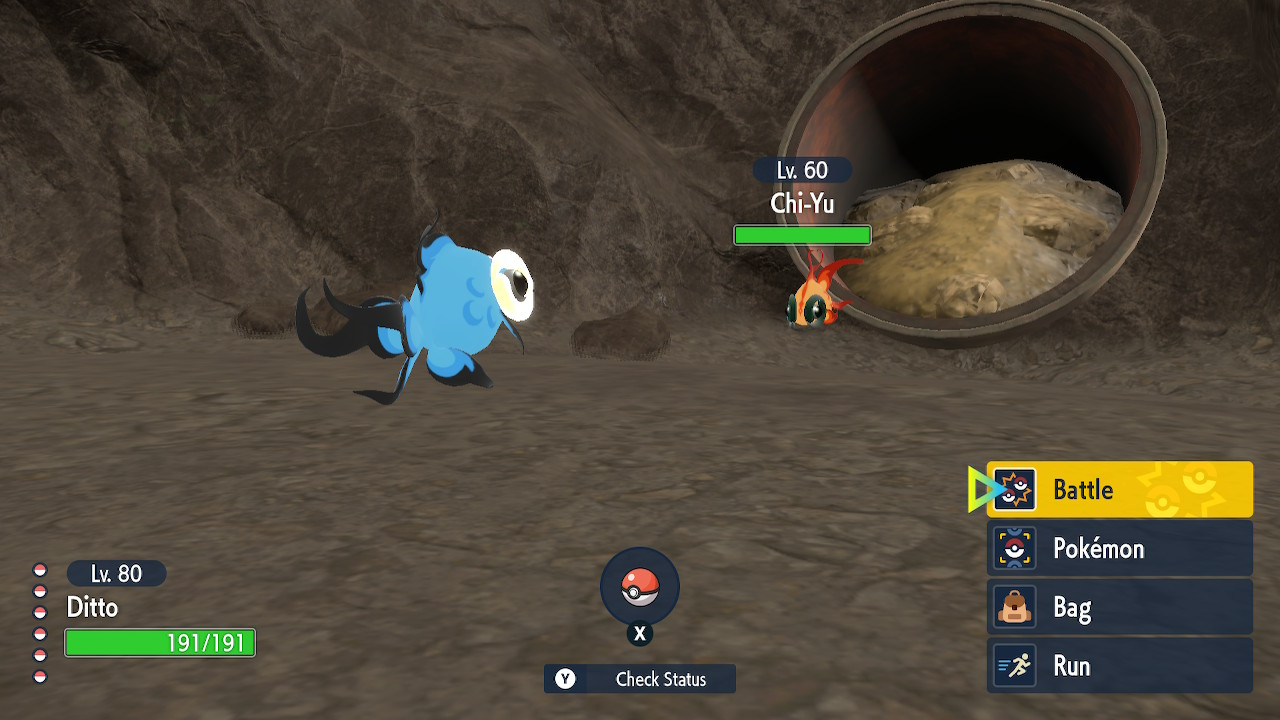Open the Bag menu

pos(1119,608)
